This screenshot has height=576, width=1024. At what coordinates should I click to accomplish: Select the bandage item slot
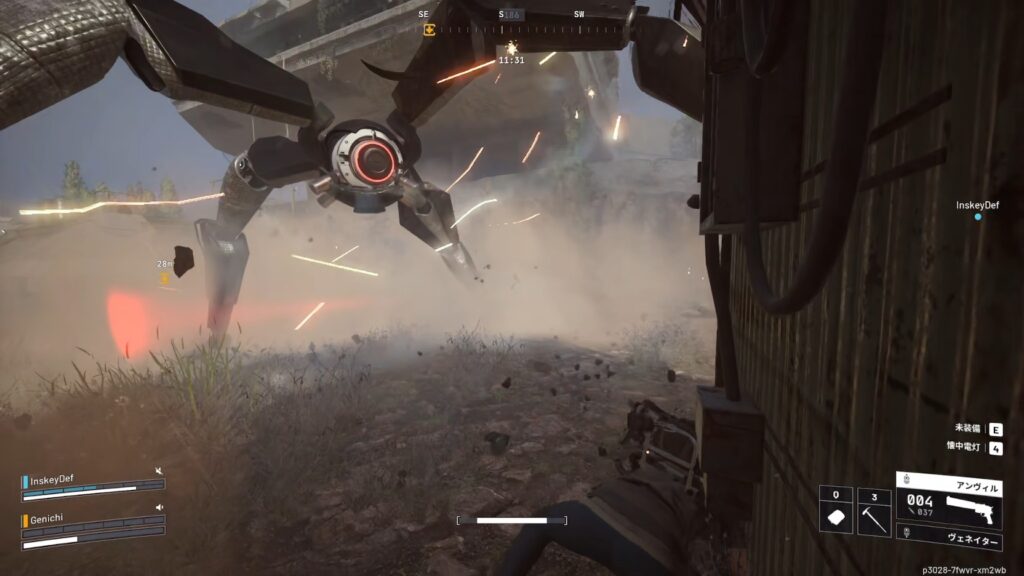click(x=836, y=511)
